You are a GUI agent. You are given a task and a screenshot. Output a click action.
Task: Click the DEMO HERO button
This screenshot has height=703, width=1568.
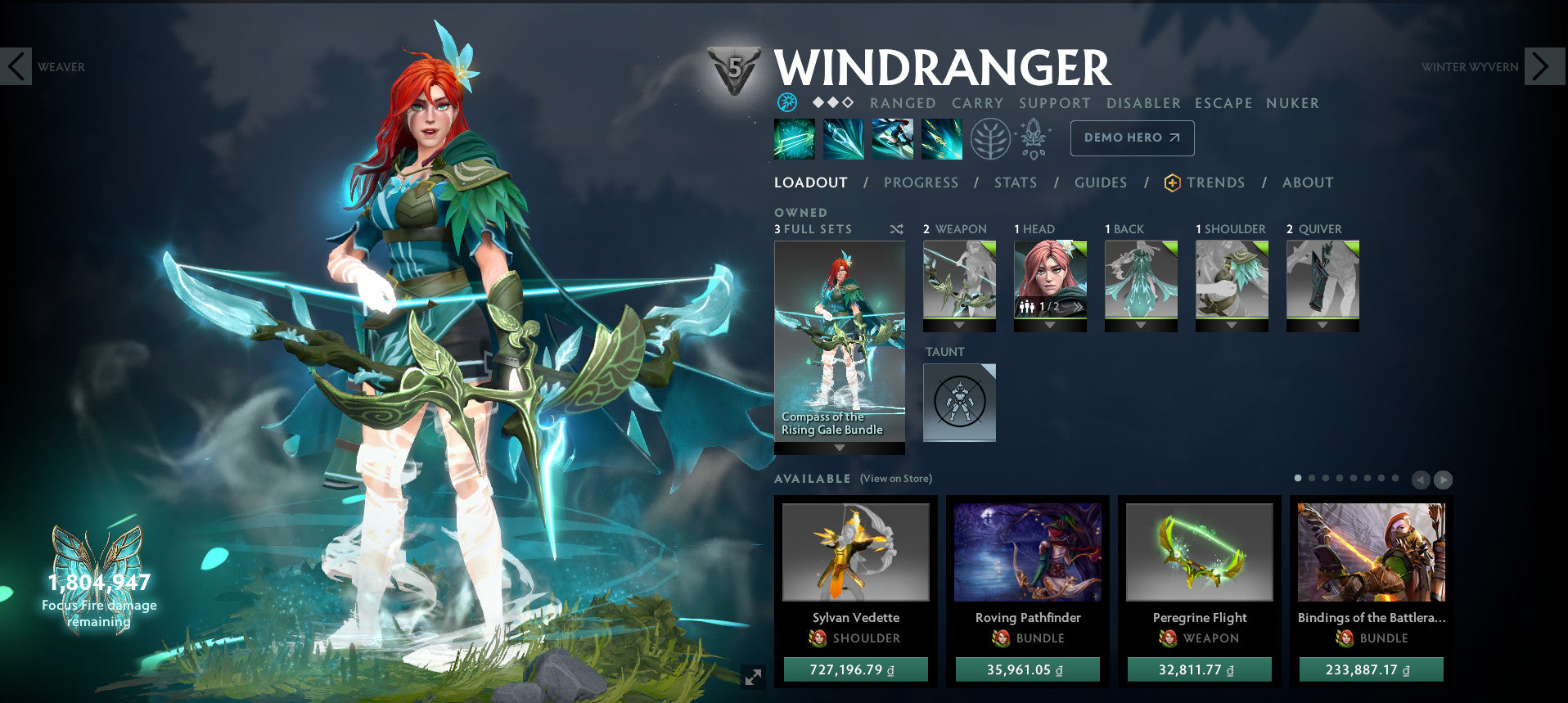1131,137
